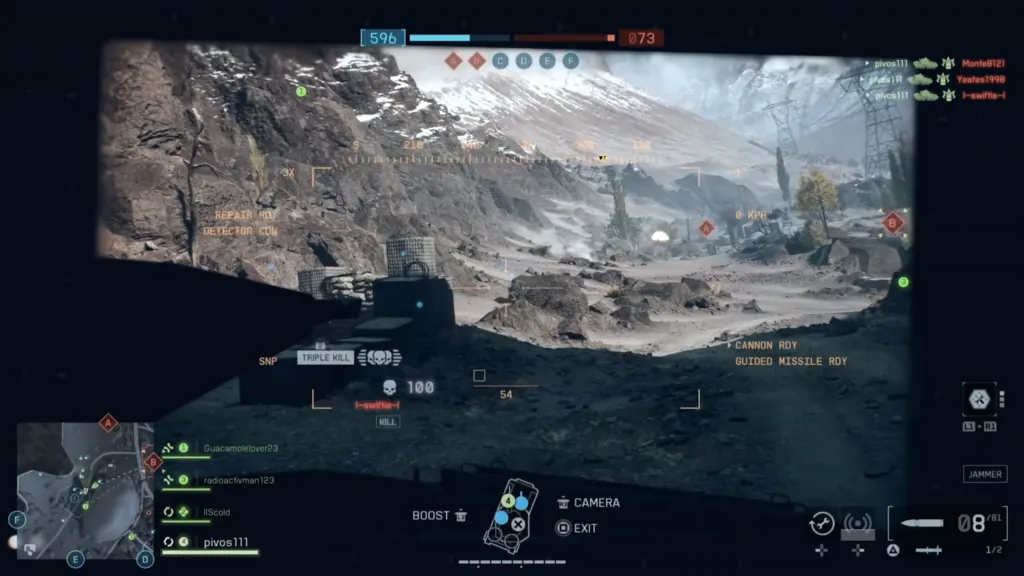Viewport: 1024px width, 576px height.
Task: Choose llScold from the squad list
Action: click(x=217, y=512)
